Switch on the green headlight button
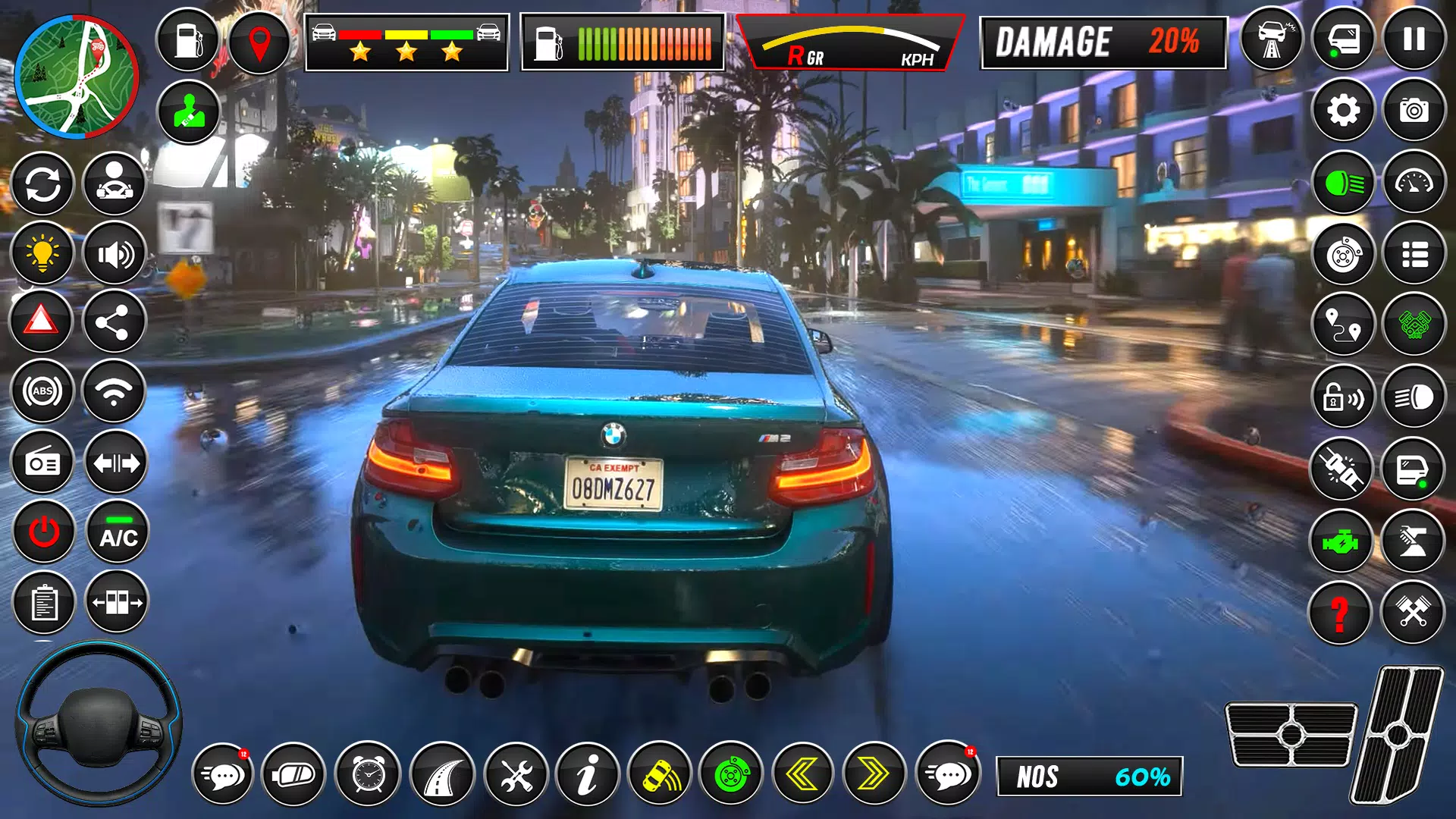The height and width of the screenshot is (819, 1456). point(1343,183)
